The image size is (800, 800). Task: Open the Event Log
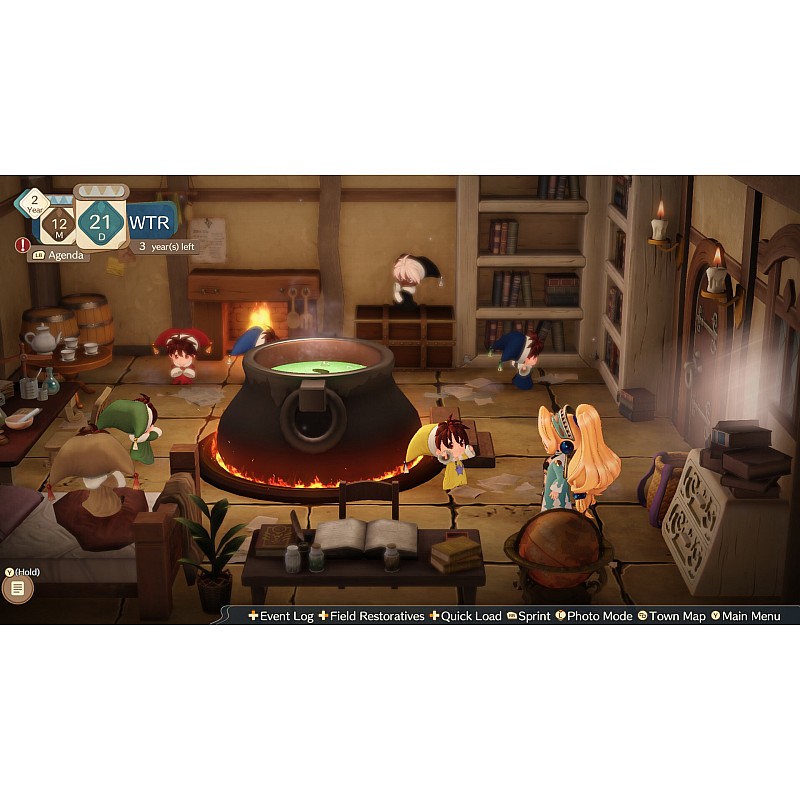pos(281,616)
